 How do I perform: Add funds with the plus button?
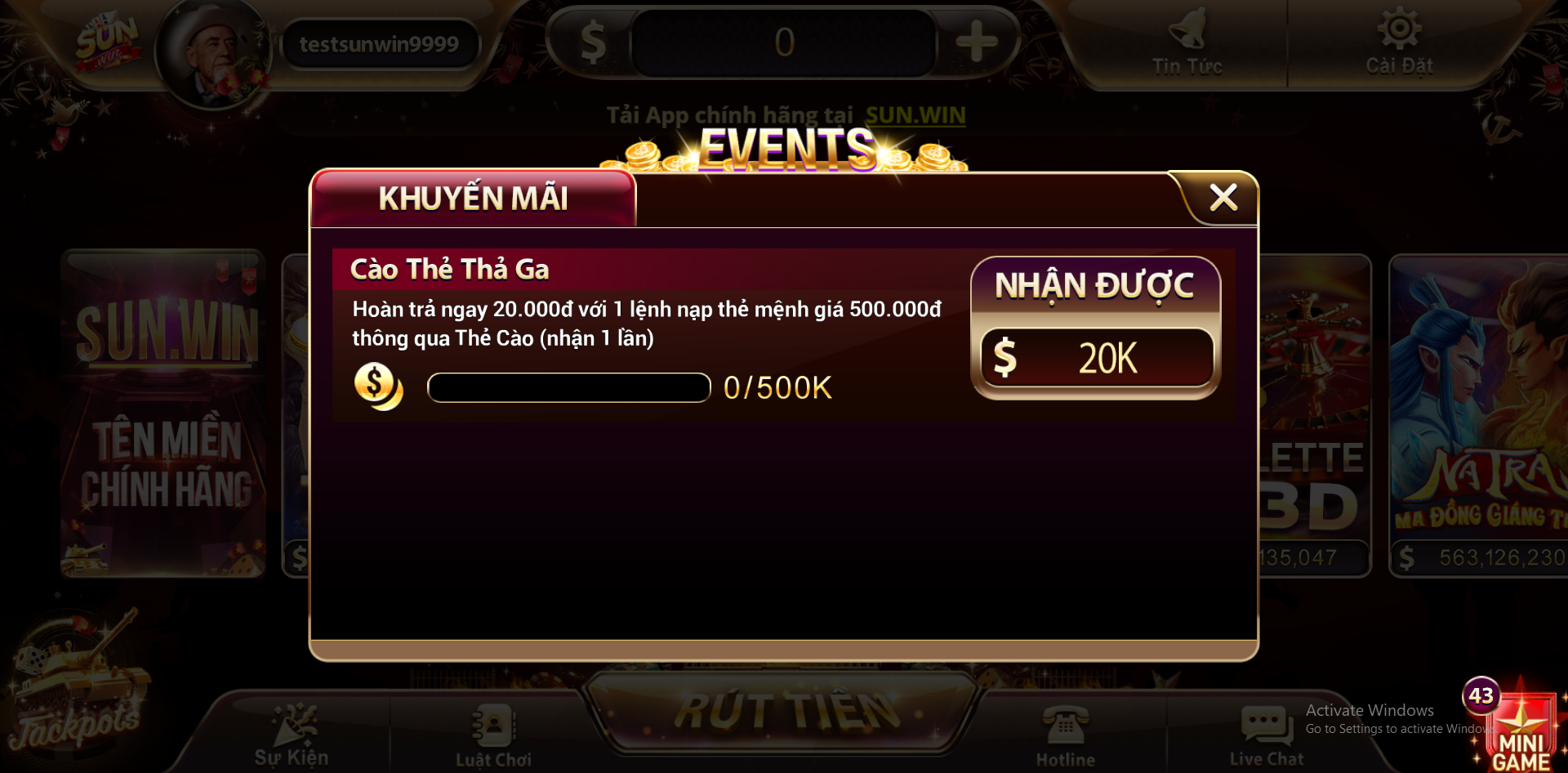click(977, 42)
